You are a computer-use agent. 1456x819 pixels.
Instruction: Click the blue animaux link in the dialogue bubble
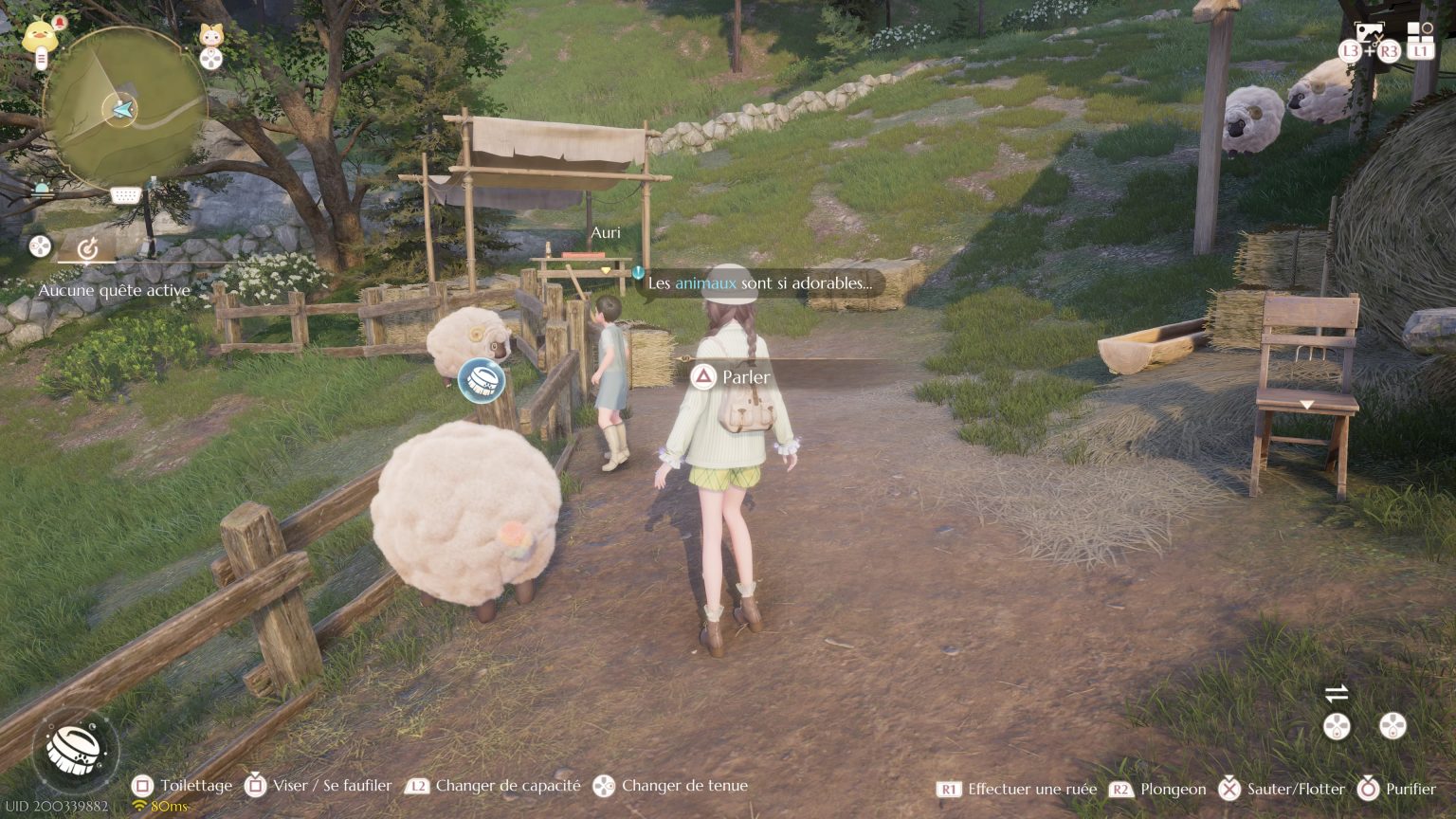[x=706, y=283]
